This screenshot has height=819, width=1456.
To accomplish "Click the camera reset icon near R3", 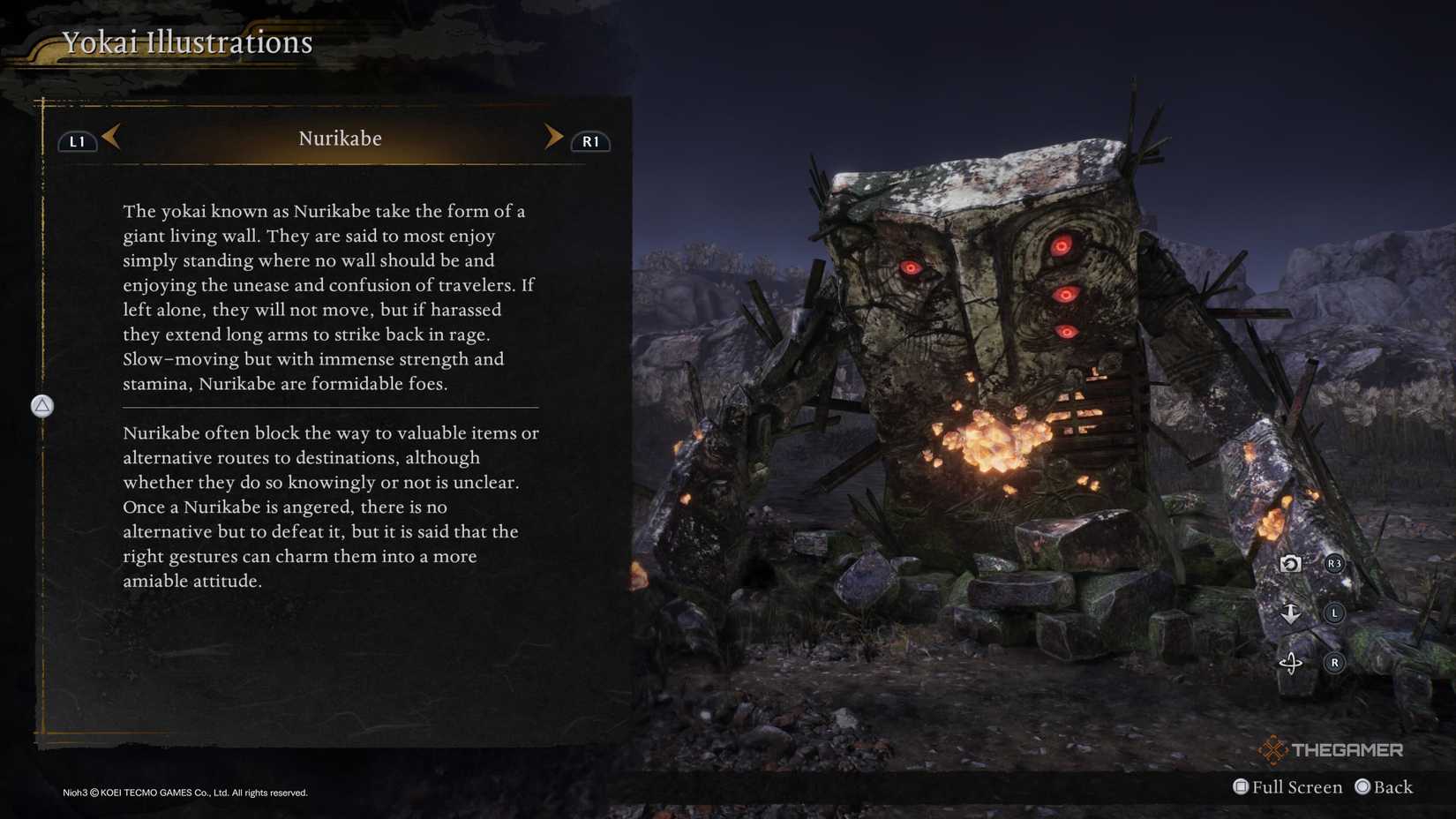I will coord(1290,564).
